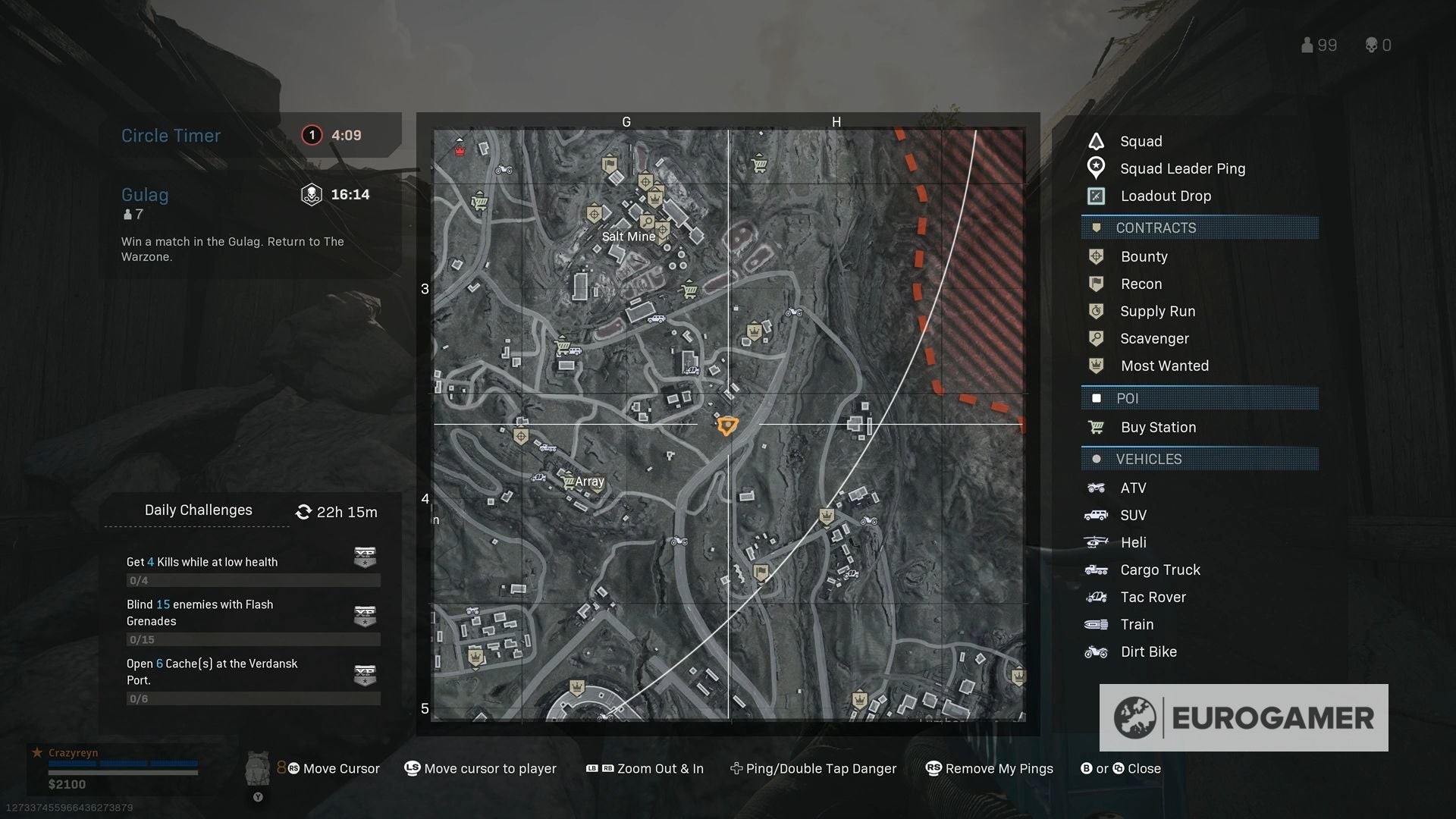Pick Most Wanted in the contracts legend
The image size is (1456, 819).
(1164, 366)
